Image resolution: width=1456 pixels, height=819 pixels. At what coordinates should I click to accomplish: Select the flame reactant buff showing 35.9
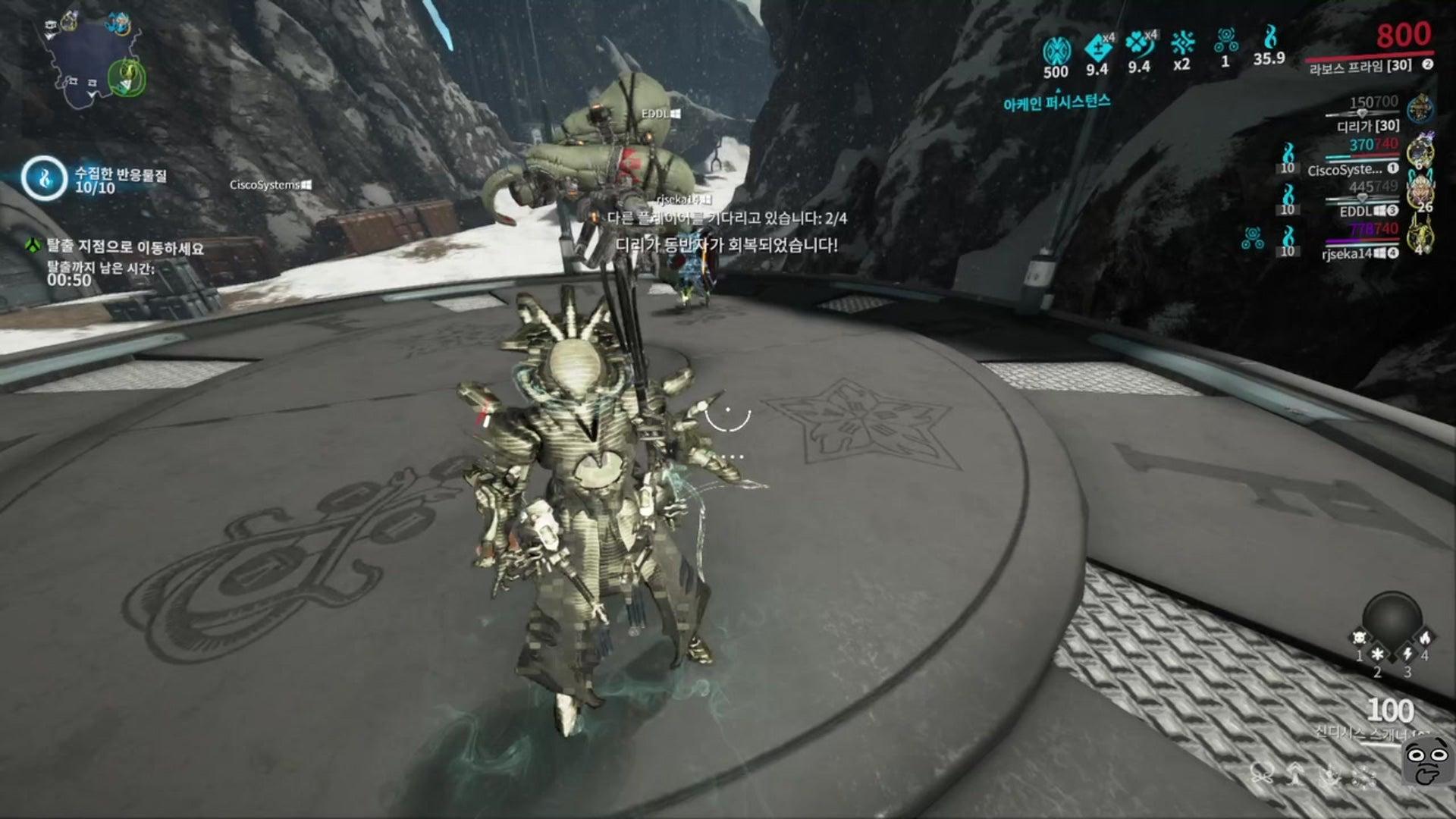tap(1270, 36)
